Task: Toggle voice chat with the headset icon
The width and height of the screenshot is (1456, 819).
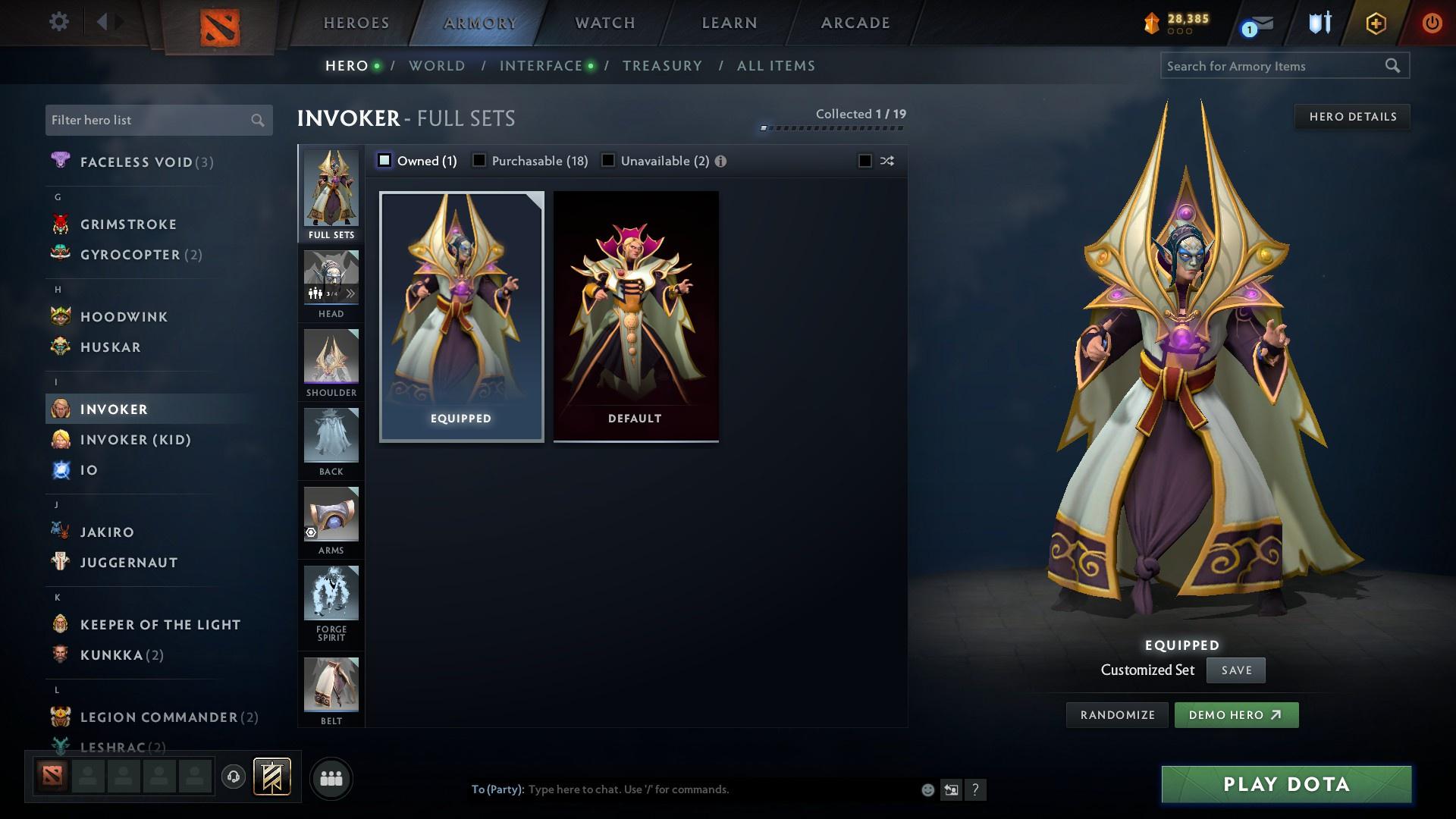Action: [232, 778]
